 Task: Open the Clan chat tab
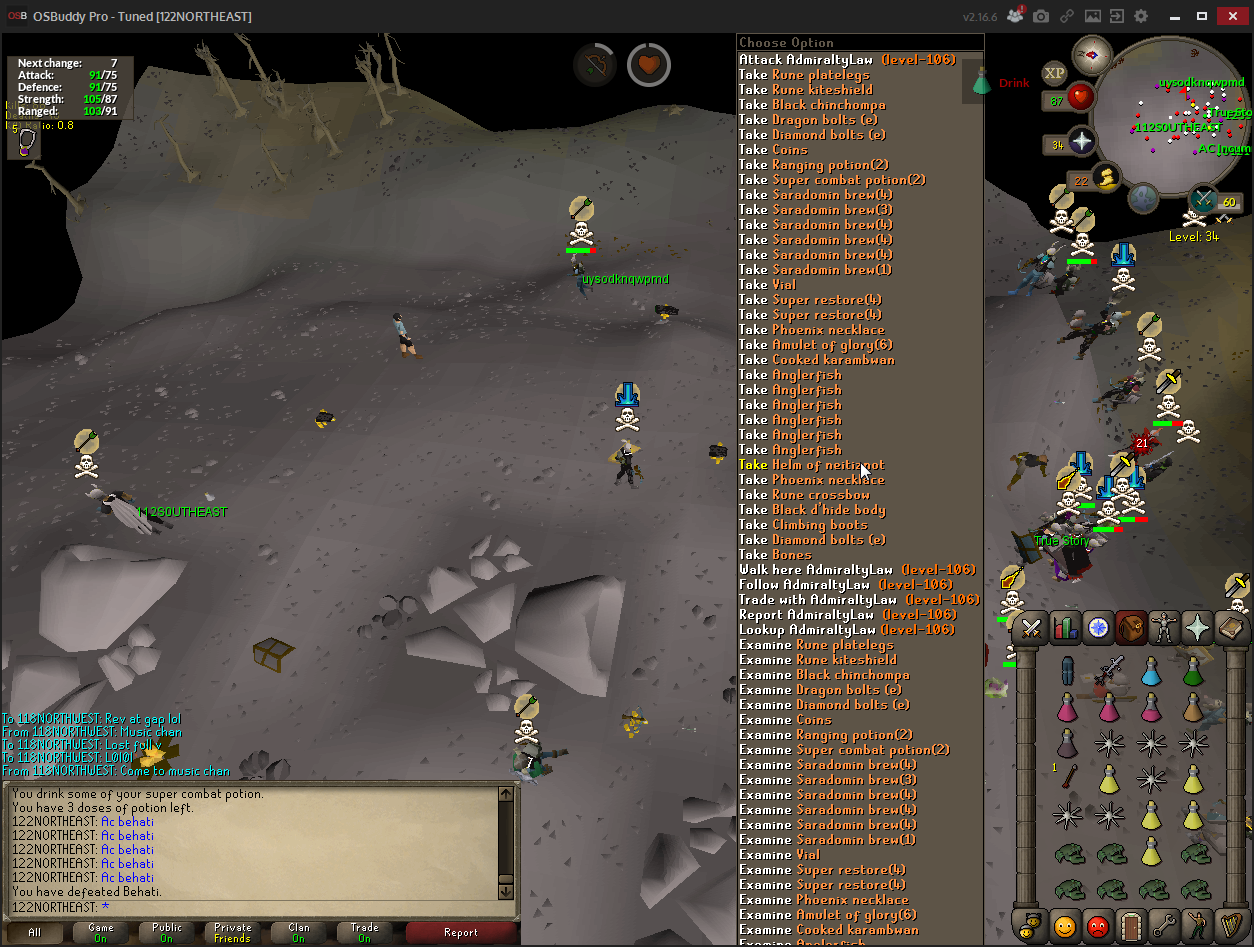coord(299,933)
